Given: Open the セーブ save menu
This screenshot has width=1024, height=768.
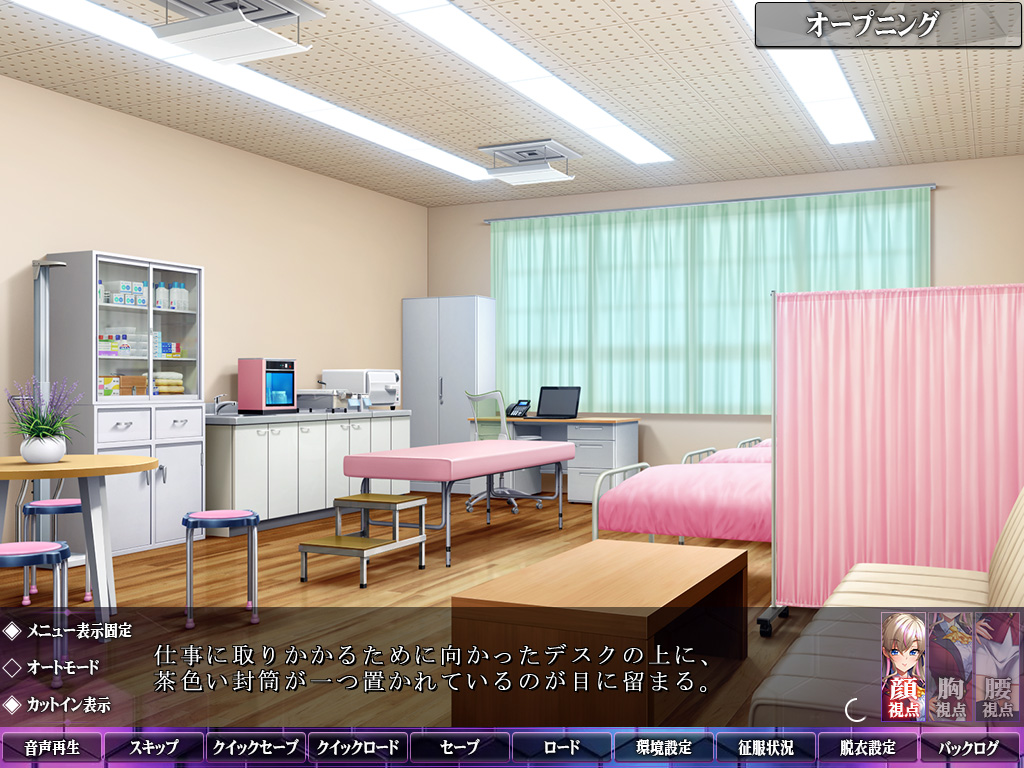Looking at the screenshot, I should point(460,747).
